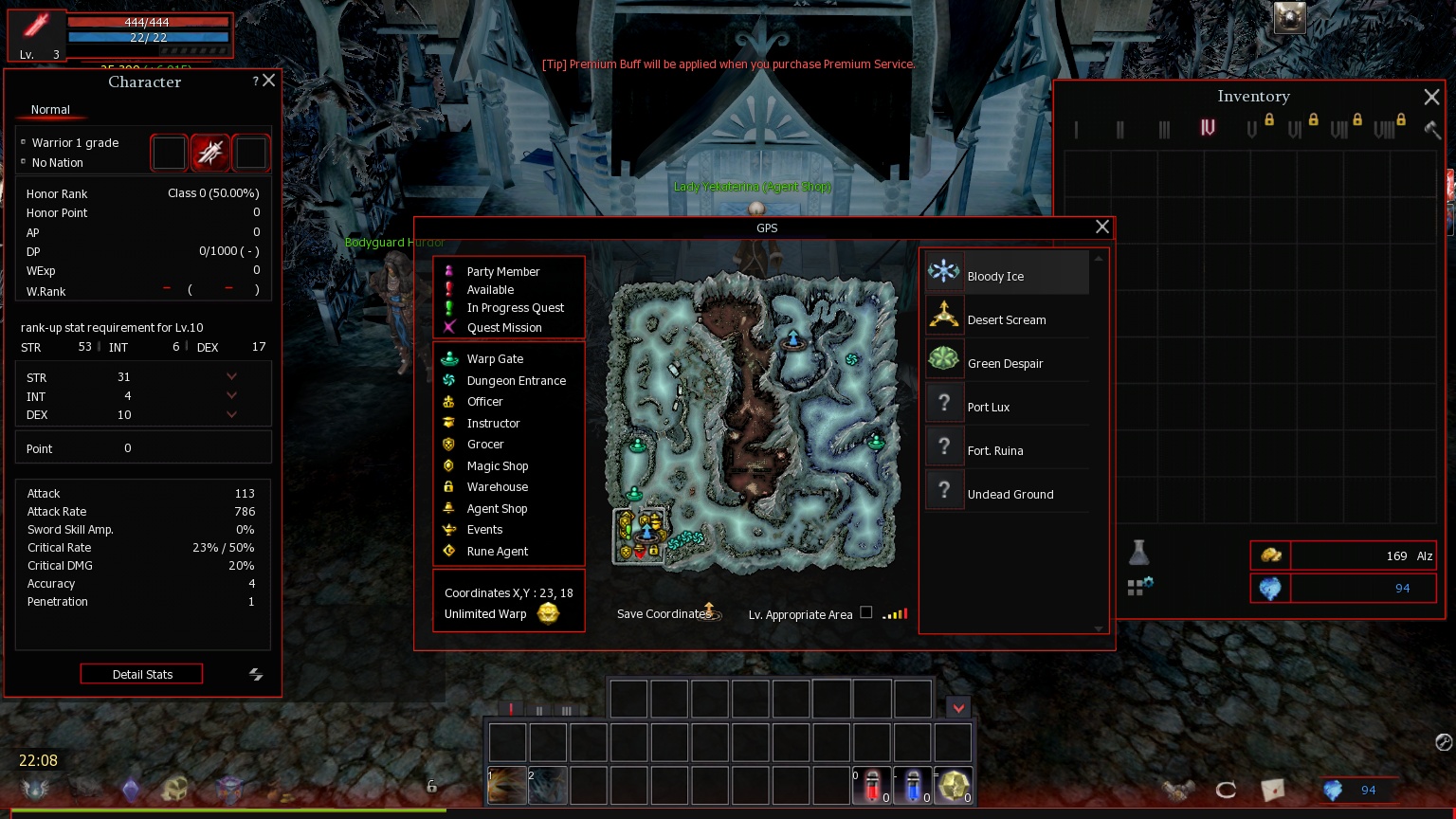Image resolution: width=1456 pixels, height=819 pixels.
Task: Open the mail envelope icon
Action: pyautogui.click(x=1272, y=789)
